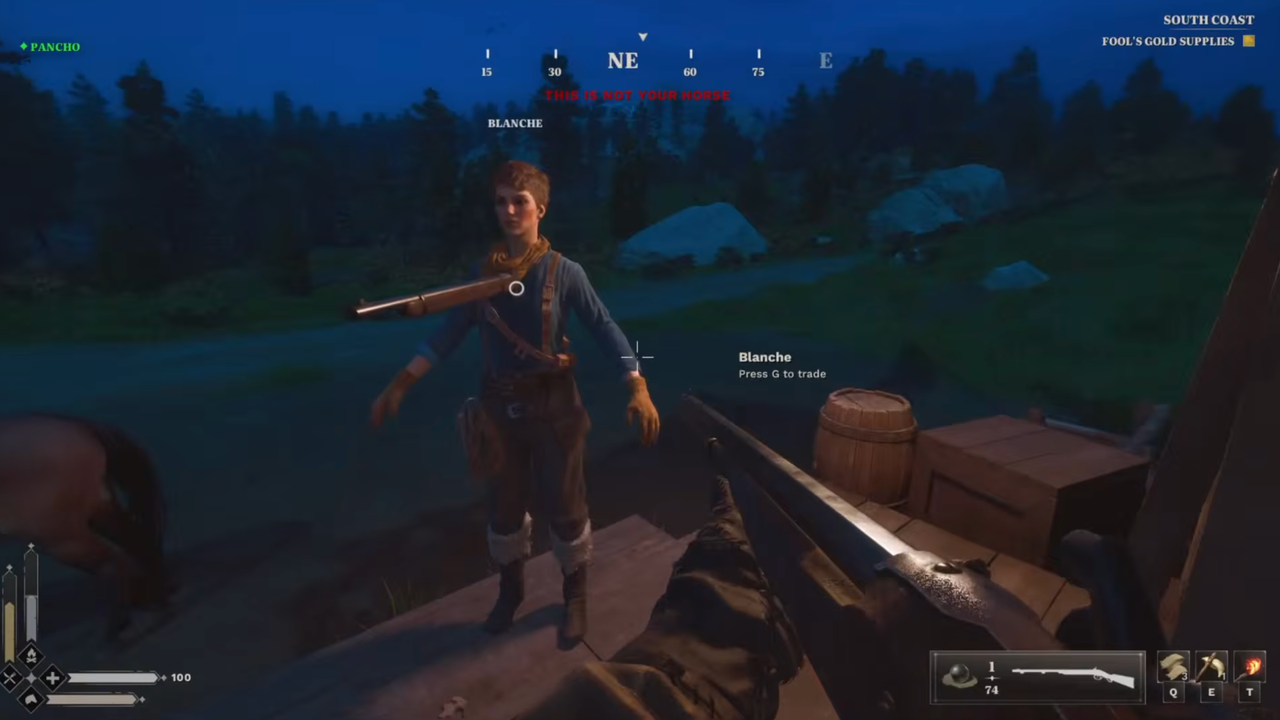Click the bandages icon in the Q slot

[x=1172, y=665]
